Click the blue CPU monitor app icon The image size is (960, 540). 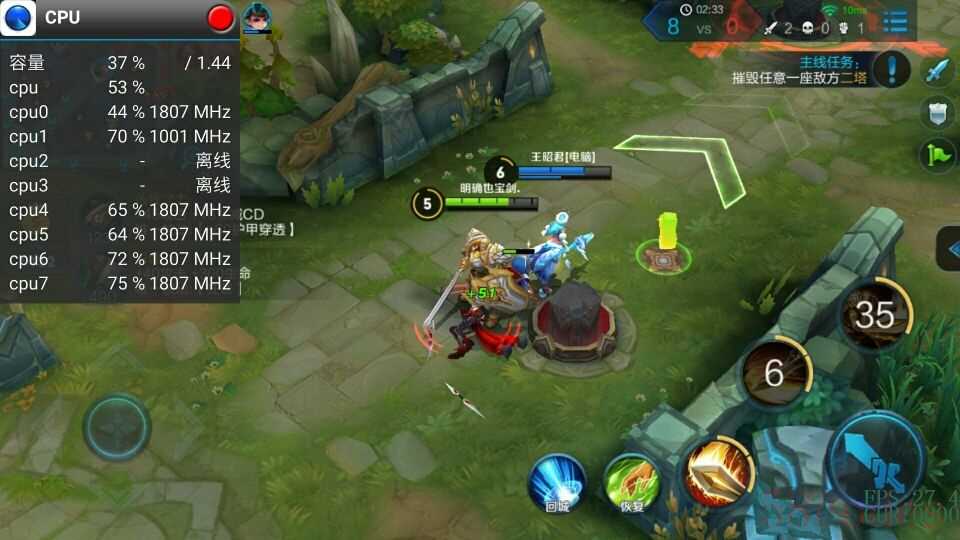tap(19, 18)
